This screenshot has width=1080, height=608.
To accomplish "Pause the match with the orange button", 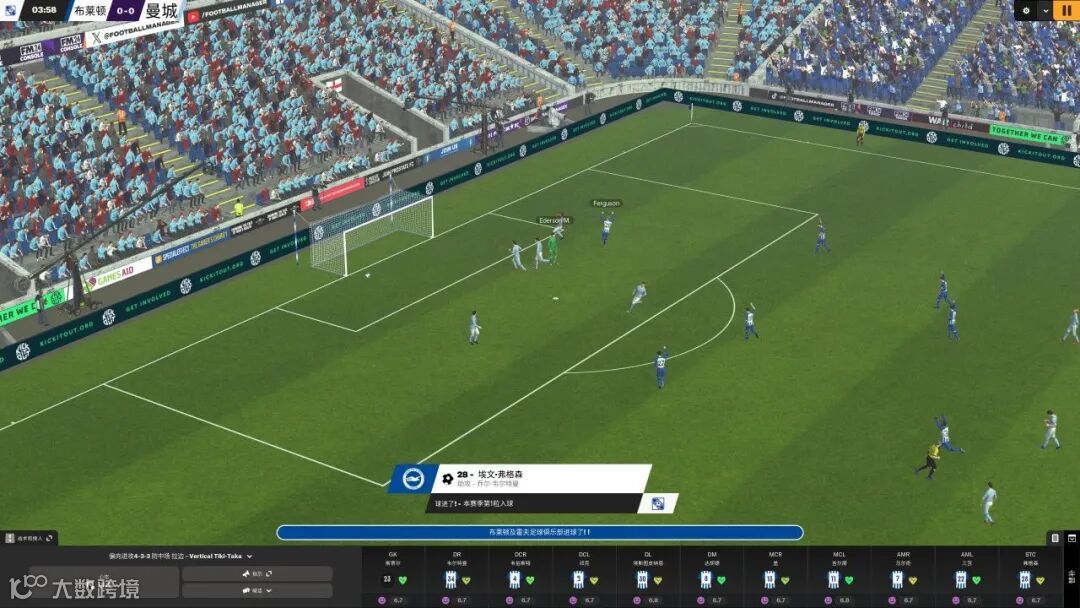I will [x=1066, y=10].
